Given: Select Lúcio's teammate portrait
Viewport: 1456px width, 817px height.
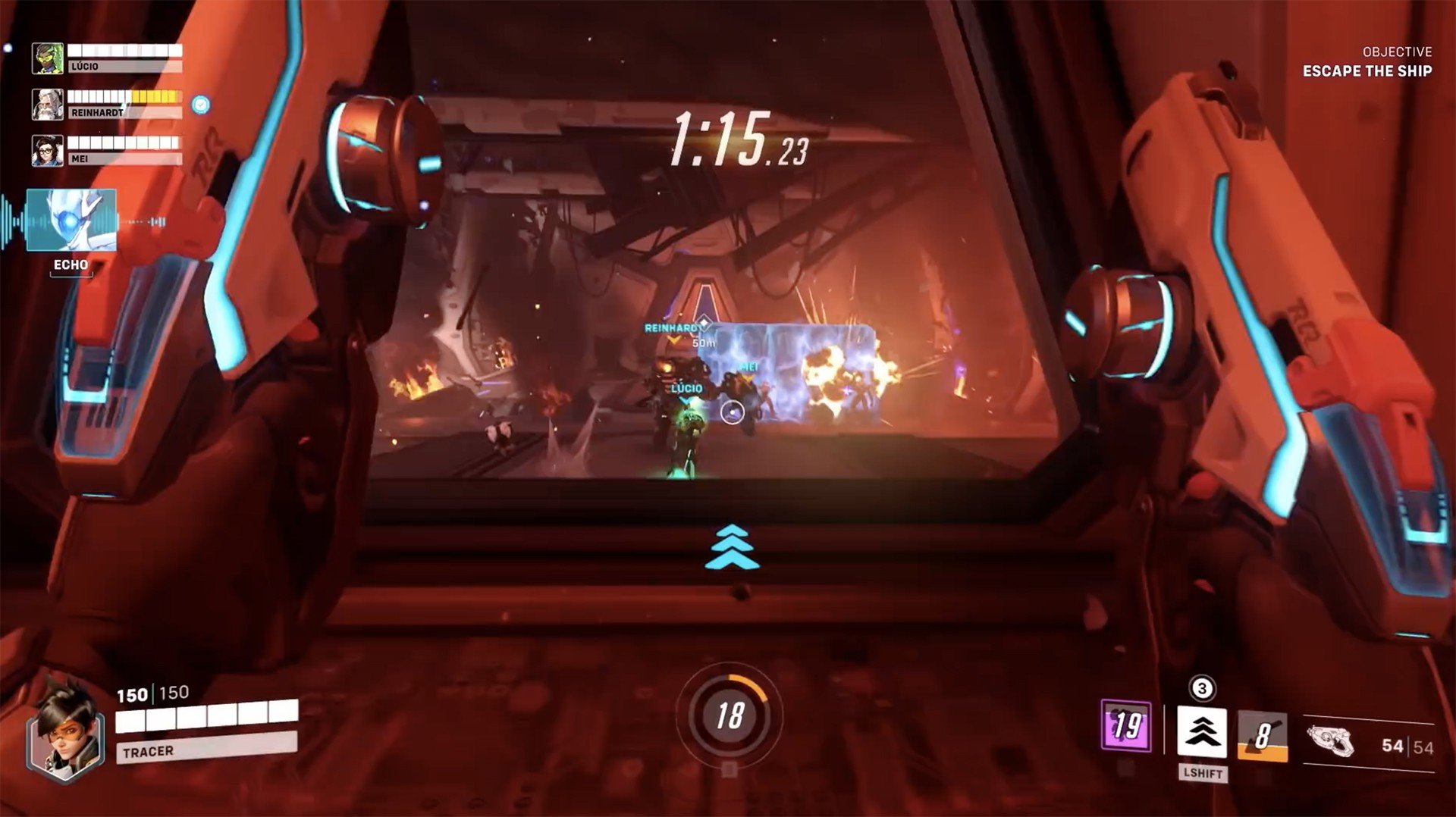Looking at the screenshot, I should pos(47,58).
